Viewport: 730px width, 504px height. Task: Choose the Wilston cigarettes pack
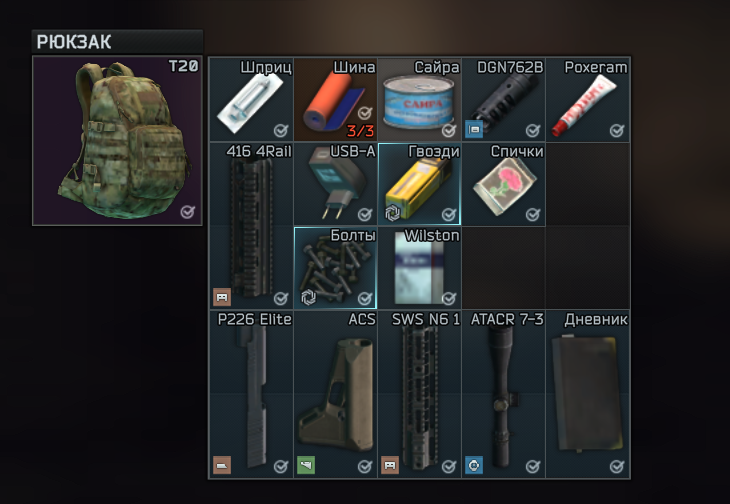[419, 268]
